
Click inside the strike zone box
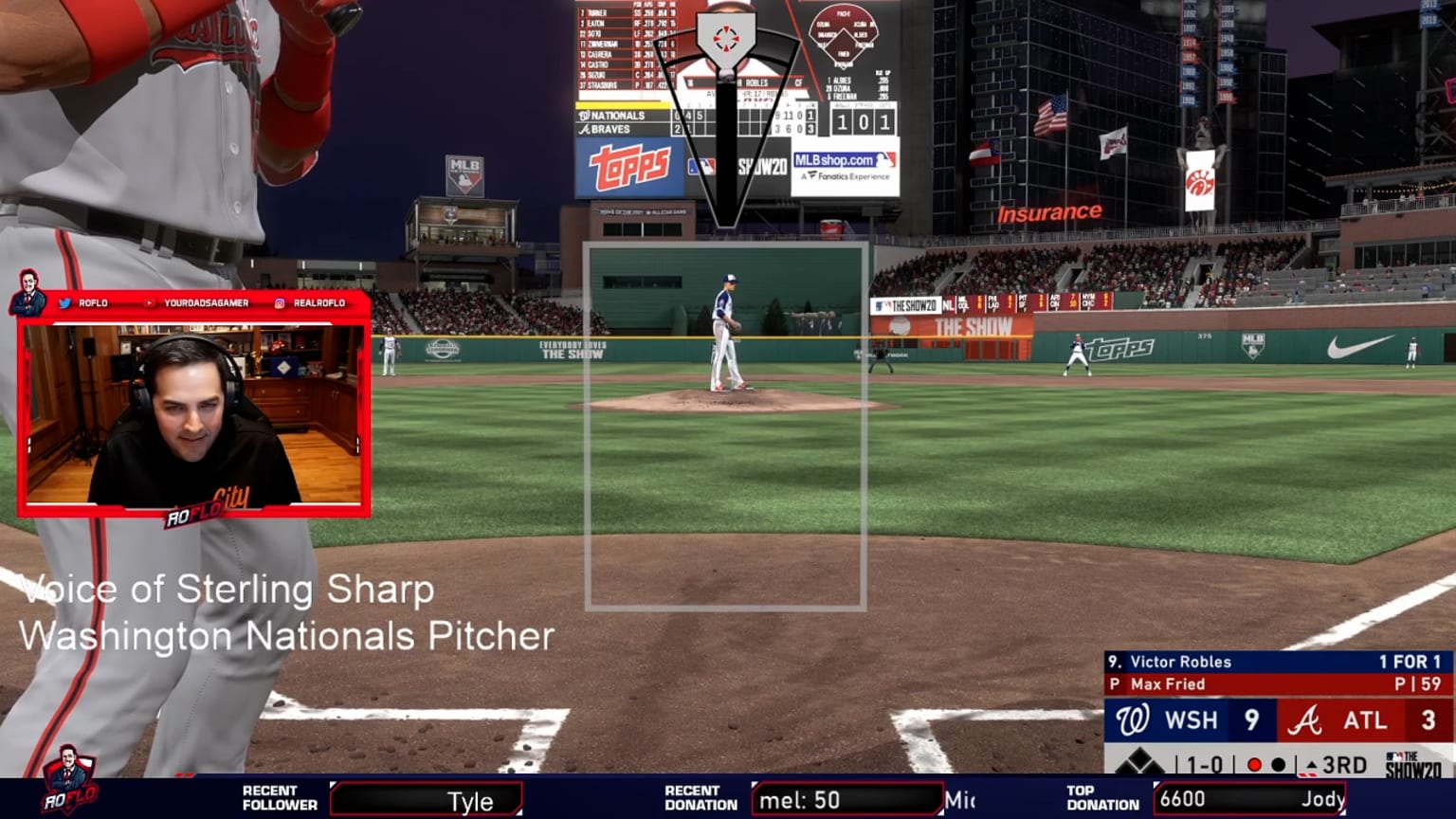click(x=725, y=427)
